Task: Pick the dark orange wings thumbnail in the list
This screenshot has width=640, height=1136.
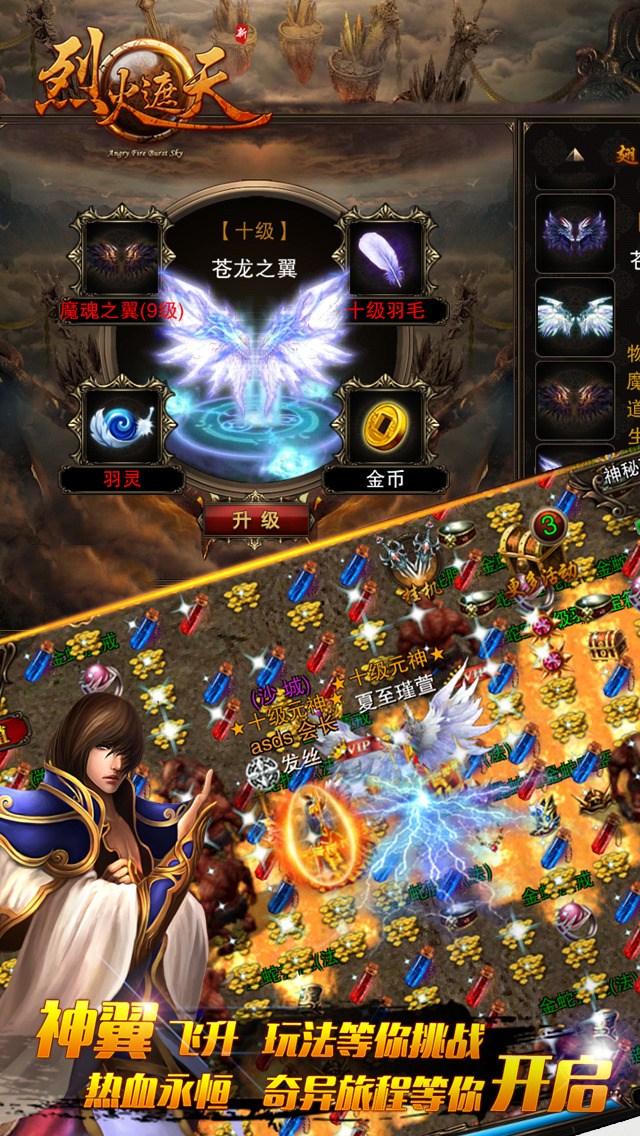Action: pyautogui.click(x=574, y=399)
